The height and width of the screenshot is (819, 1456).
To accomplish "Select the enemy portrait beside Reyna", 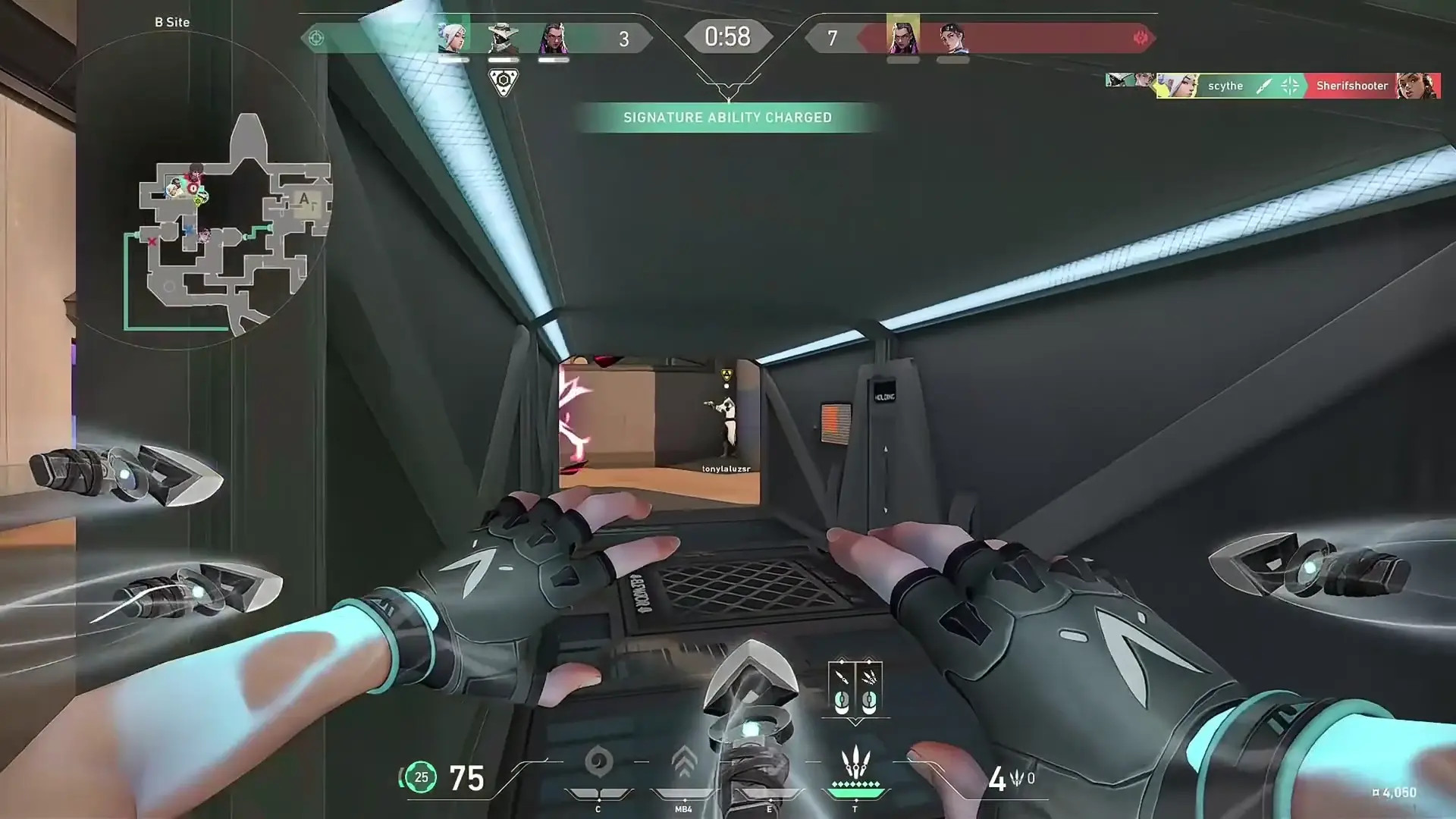I will point(952,37).
